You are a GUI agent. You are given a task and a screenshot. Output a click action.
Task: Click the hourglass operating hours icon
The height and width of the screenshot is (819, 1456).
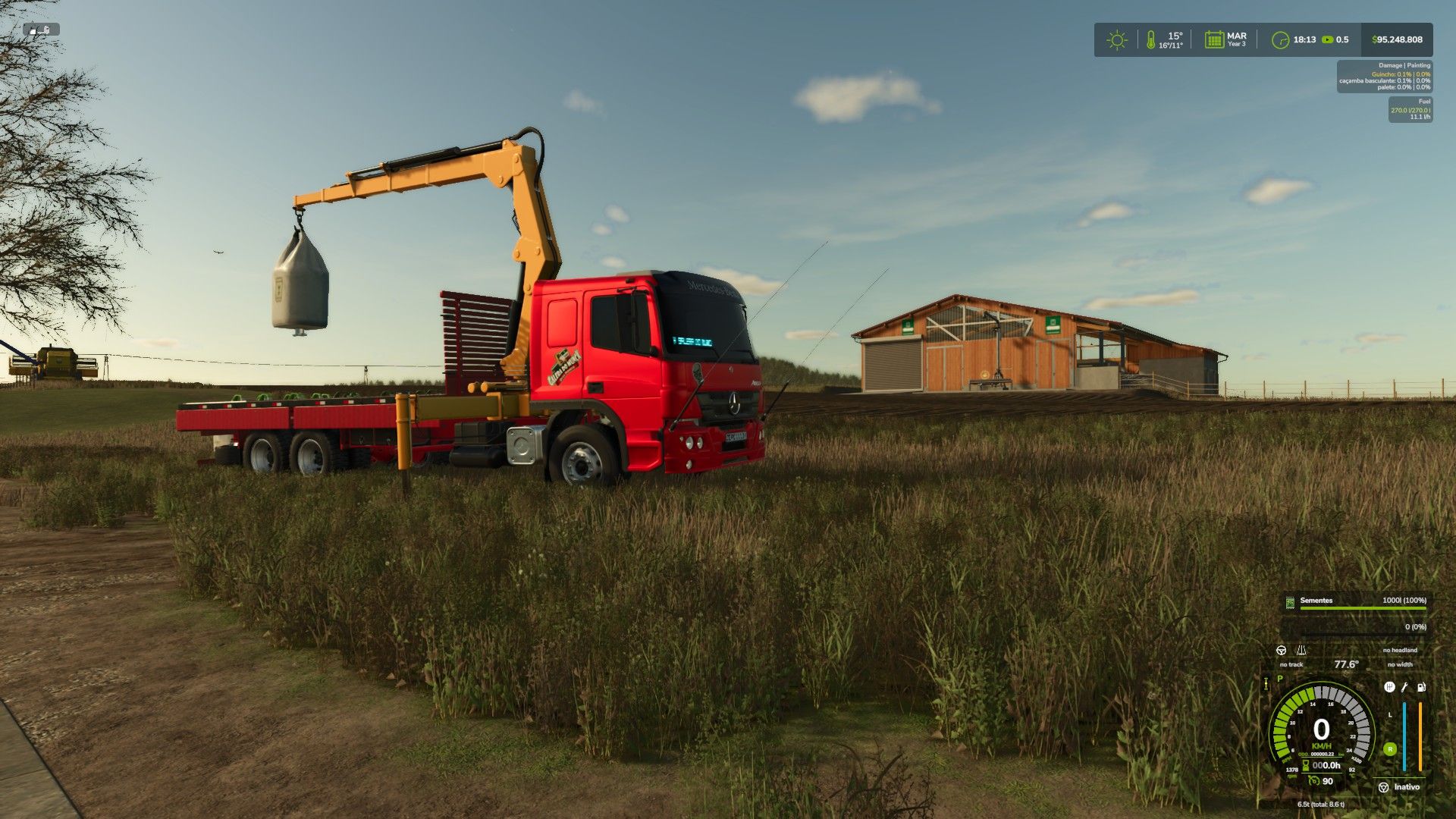(1306, 766)
